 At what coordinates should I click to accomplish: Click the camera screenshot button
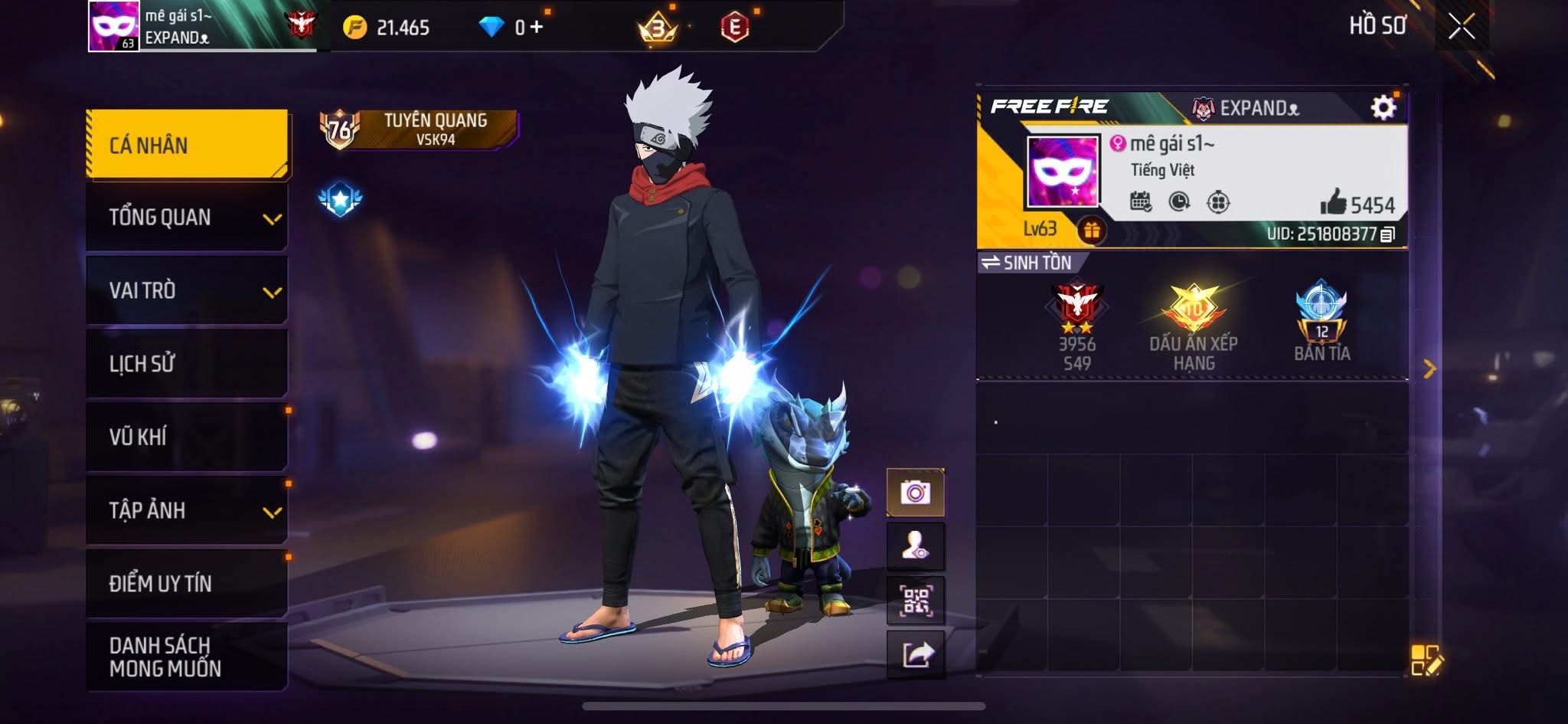[x=915, y=493]
